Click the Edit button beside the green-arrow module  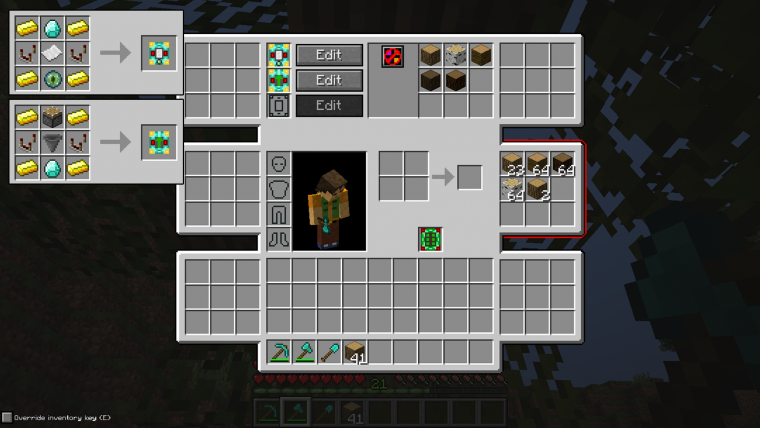click(x=329, y=80)
